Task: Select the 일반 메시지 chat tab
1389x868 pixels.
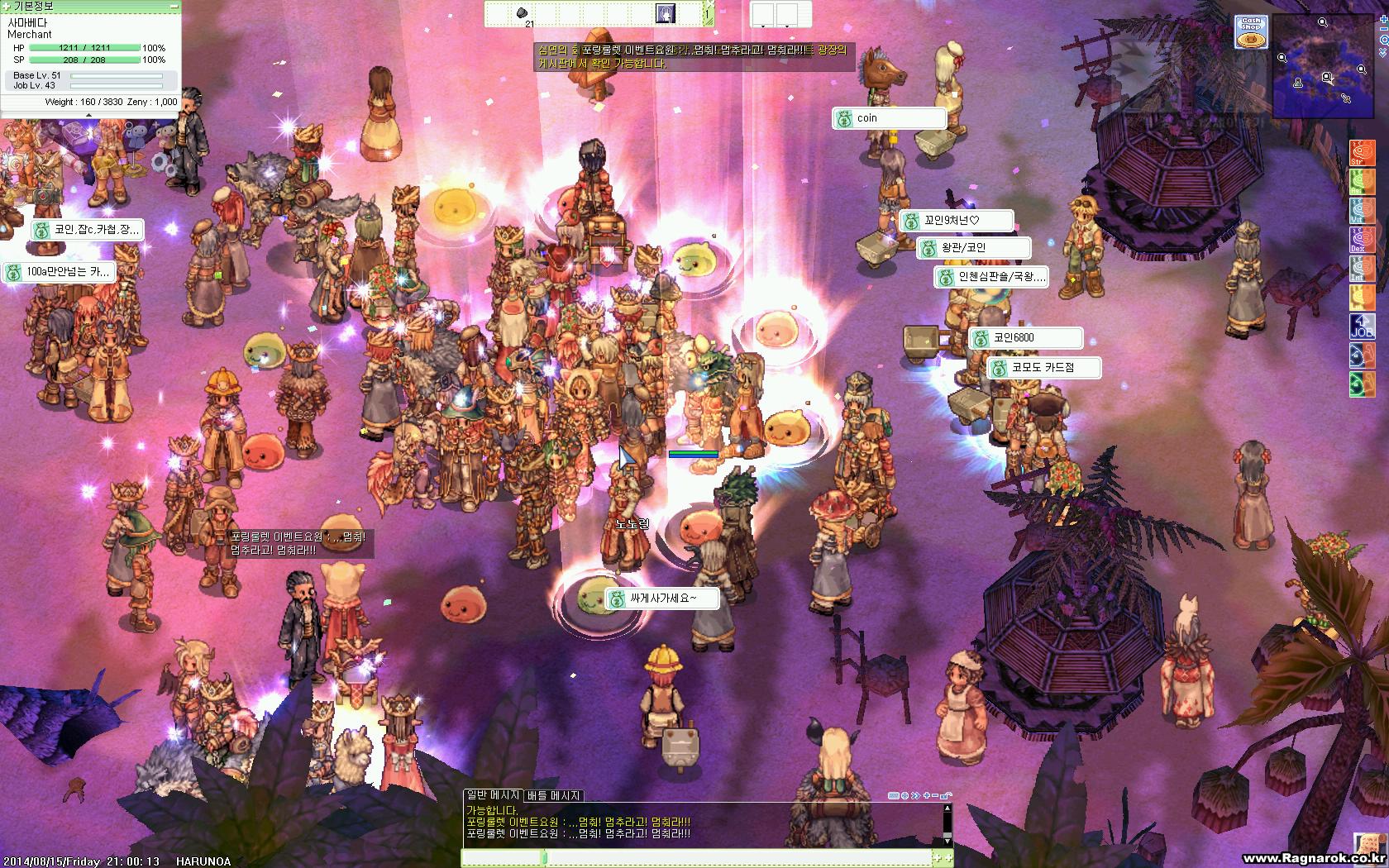Action: pyautogui.click(x=493, y=795)
